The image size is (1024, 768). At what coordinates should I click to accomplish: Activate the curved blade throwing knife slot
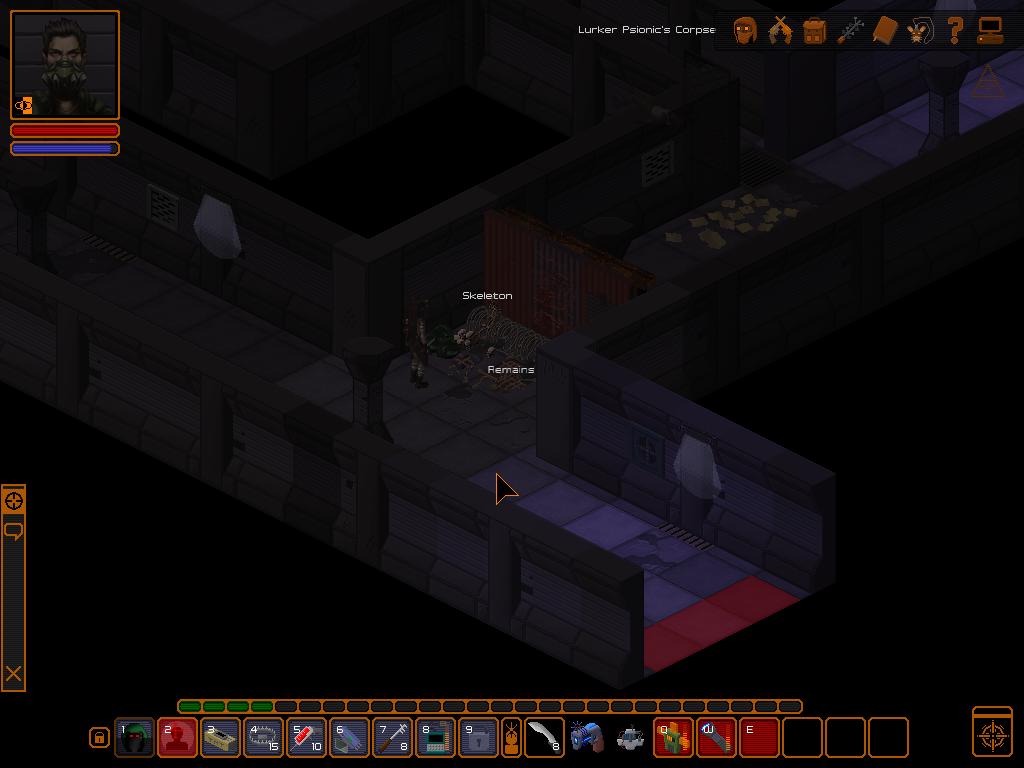coord(544,738)
